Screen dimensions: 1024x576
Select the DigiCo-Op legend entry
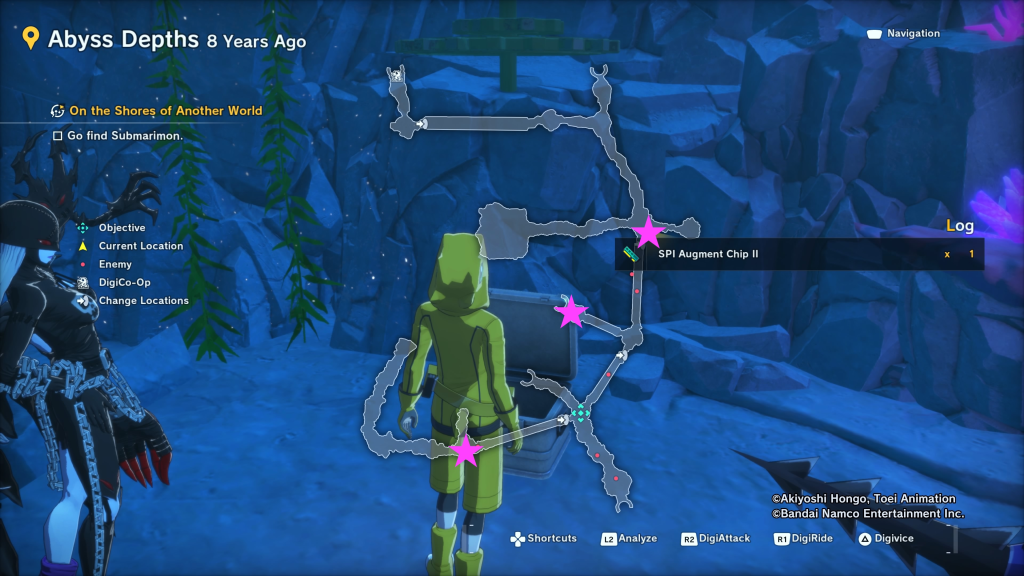123,282
